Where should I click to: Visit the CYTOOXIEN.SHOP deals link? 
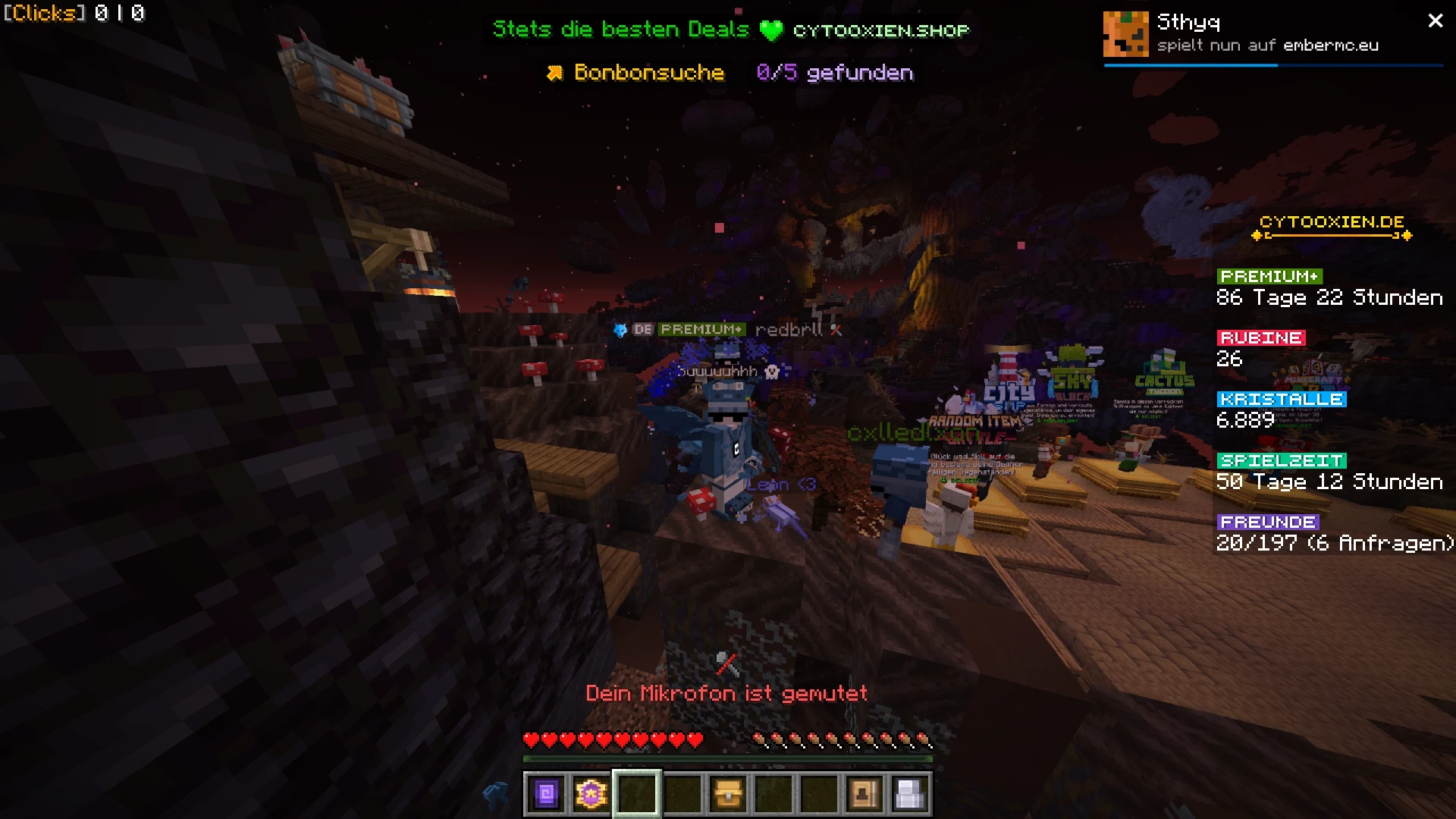pyautogui.click(x=882, y=31)
